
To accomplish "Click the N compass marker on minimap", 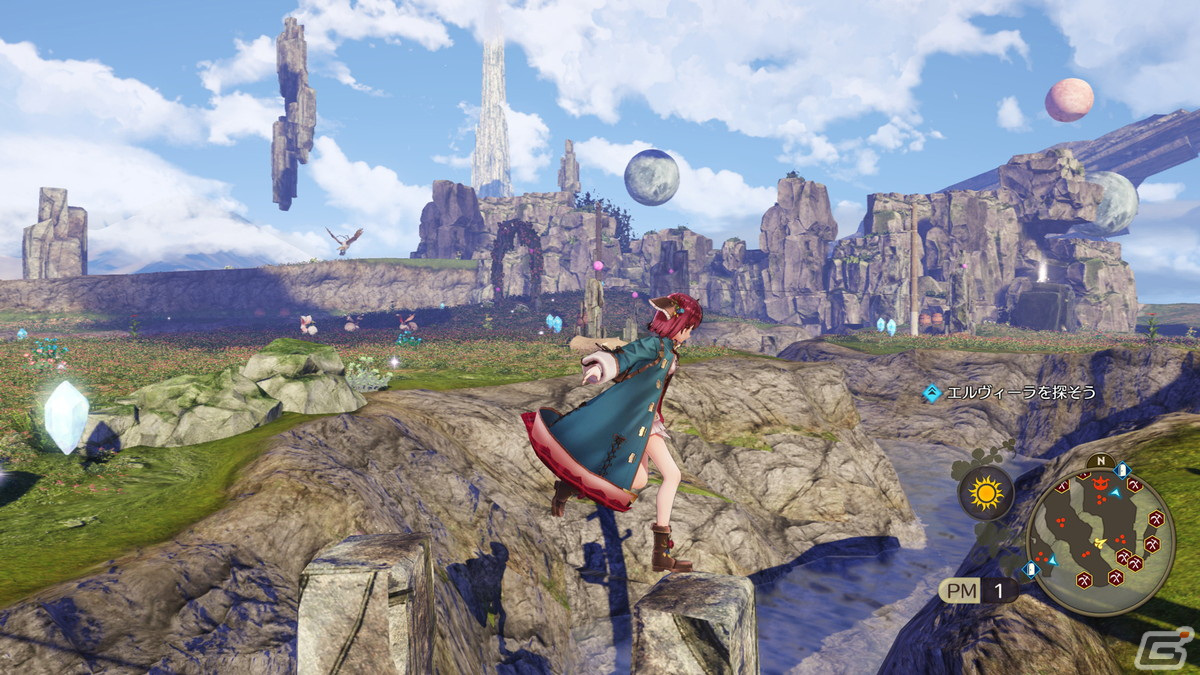I will [1100, 463].
